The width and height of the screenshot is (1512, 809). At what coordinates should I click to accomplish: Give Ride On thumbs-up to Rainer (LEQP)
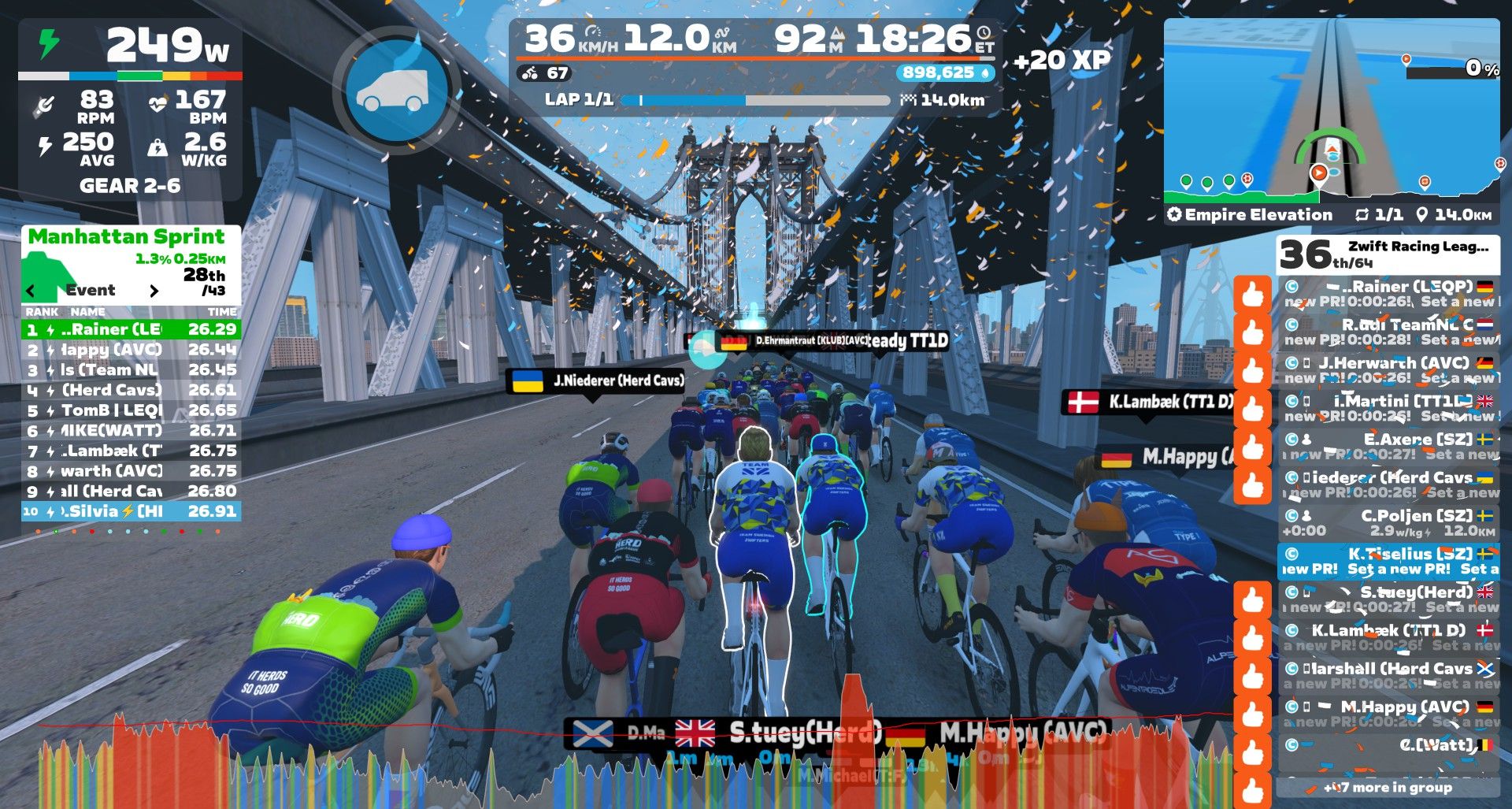(x=1253, y=294)
